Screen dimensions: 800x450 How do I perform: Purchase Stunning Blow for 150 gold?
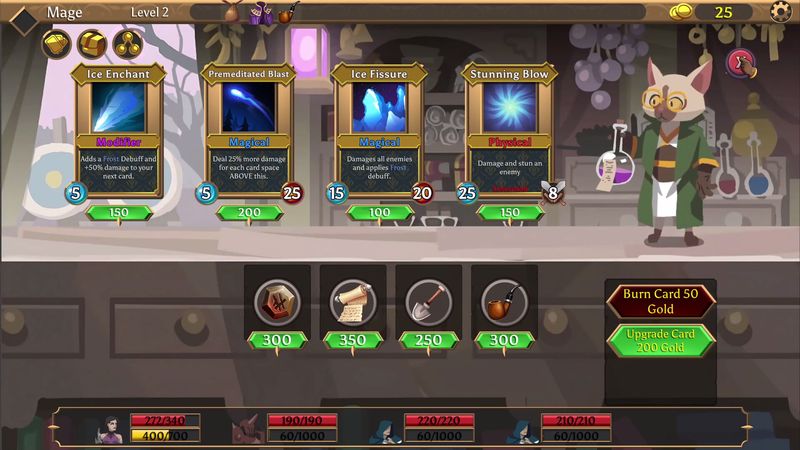(x=508, y=212)
